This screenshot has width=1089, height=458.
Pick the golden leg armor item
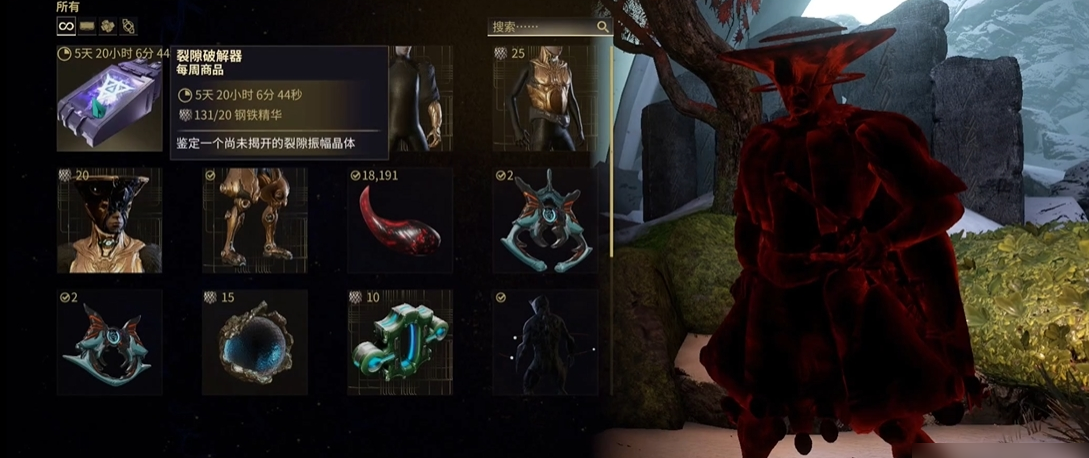[254, 221]
